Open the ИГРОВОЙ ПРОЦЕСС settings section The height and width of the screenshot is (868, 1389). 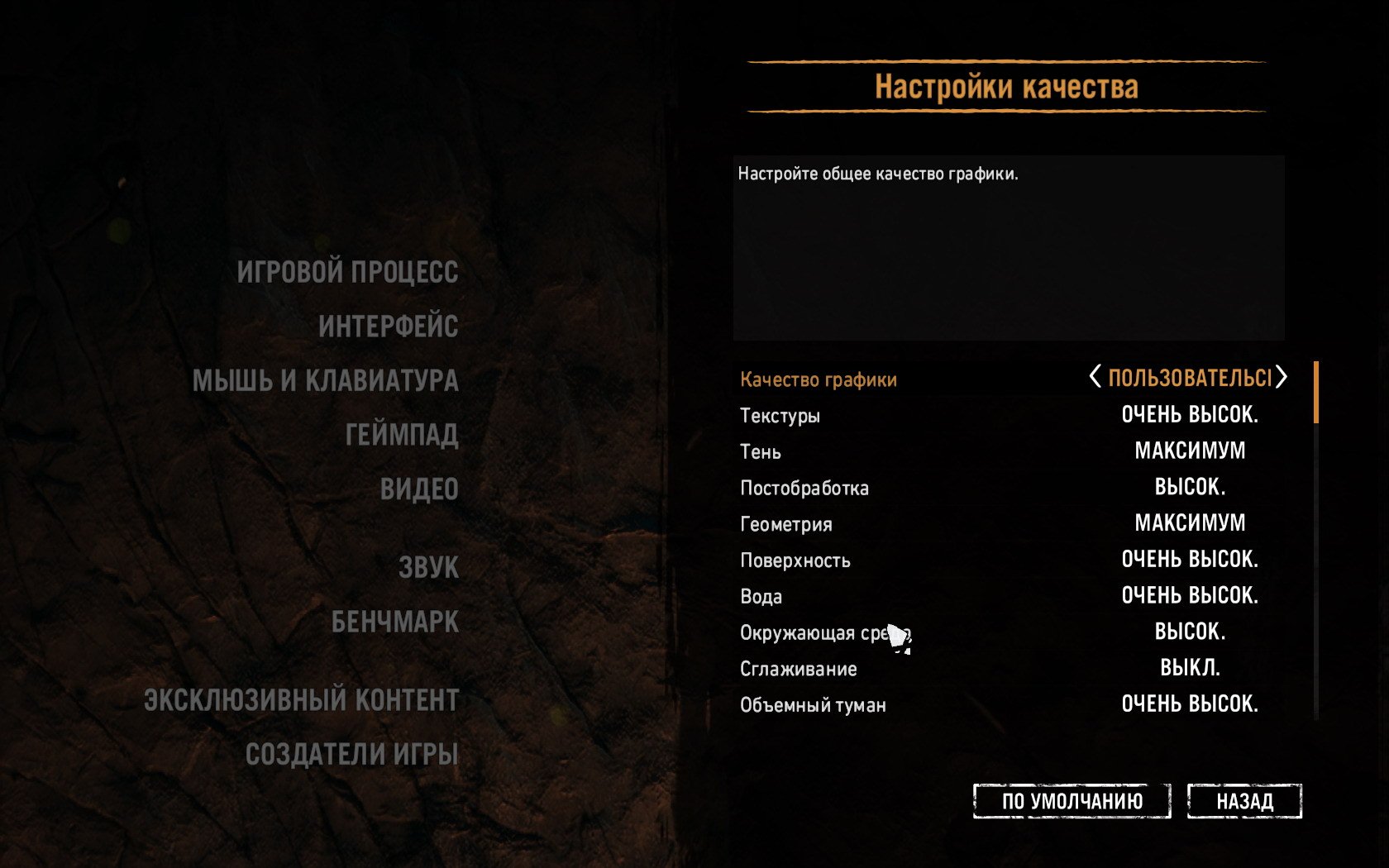347,272
